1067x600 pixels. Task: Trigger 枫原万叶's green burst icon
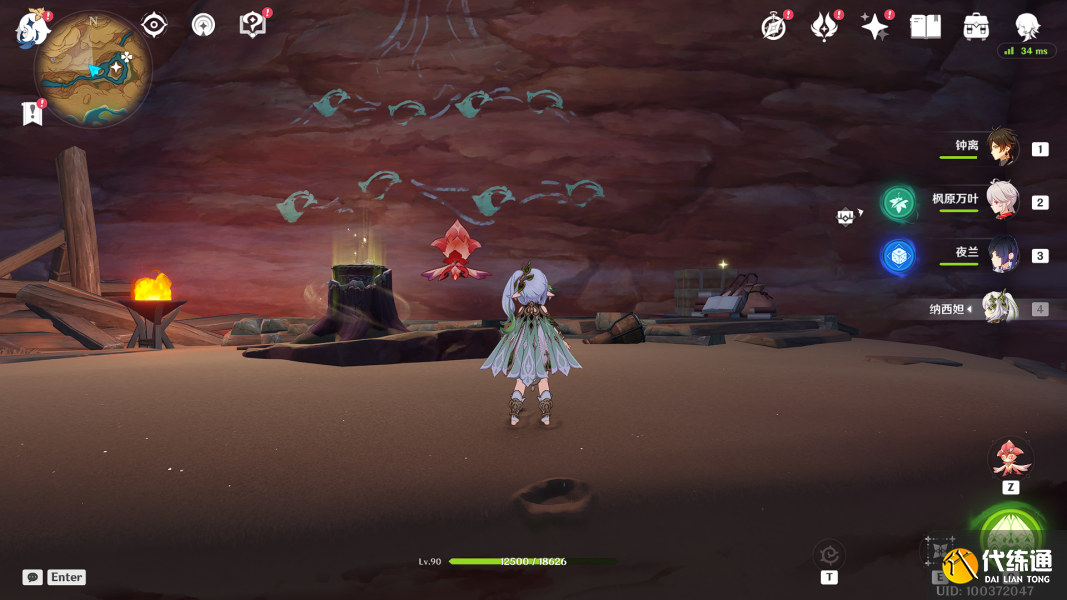pyautogui.click(x=898, y=203)
